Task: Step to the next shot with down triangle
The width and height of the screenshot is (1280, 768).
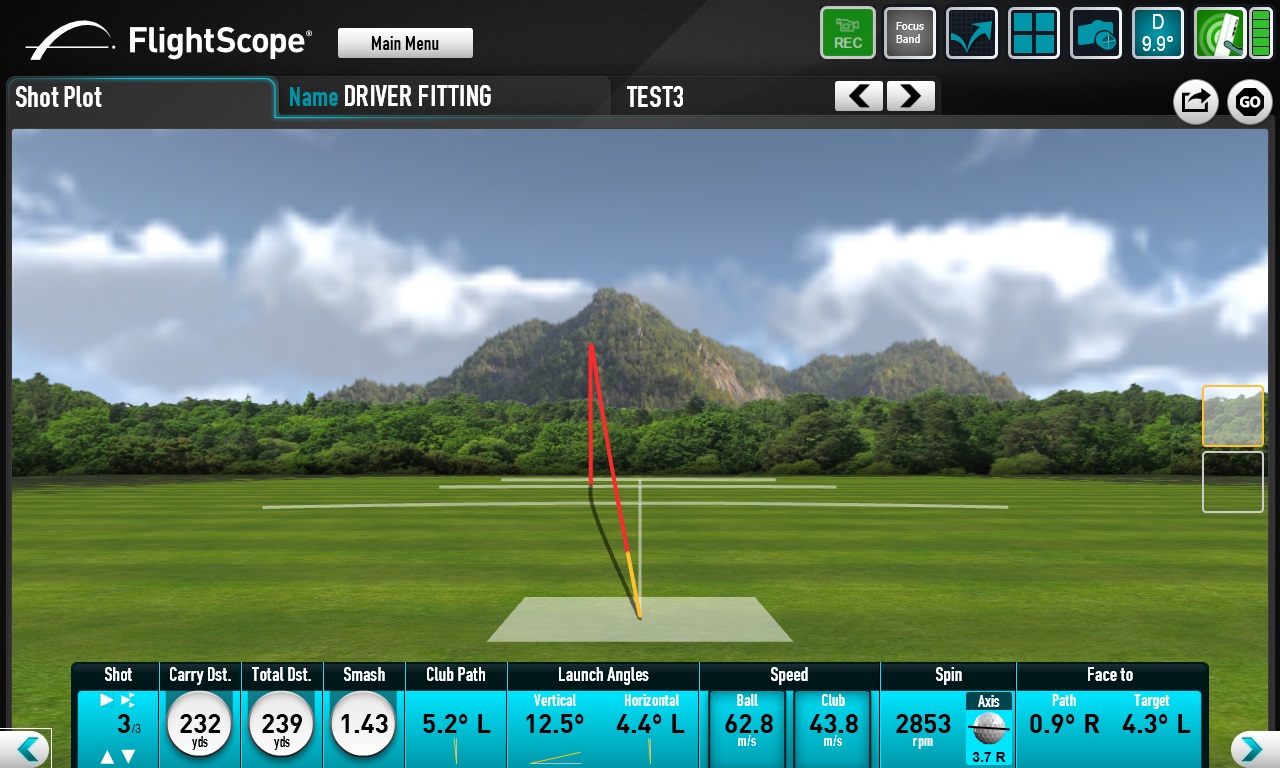Action: tap(128, 757)
